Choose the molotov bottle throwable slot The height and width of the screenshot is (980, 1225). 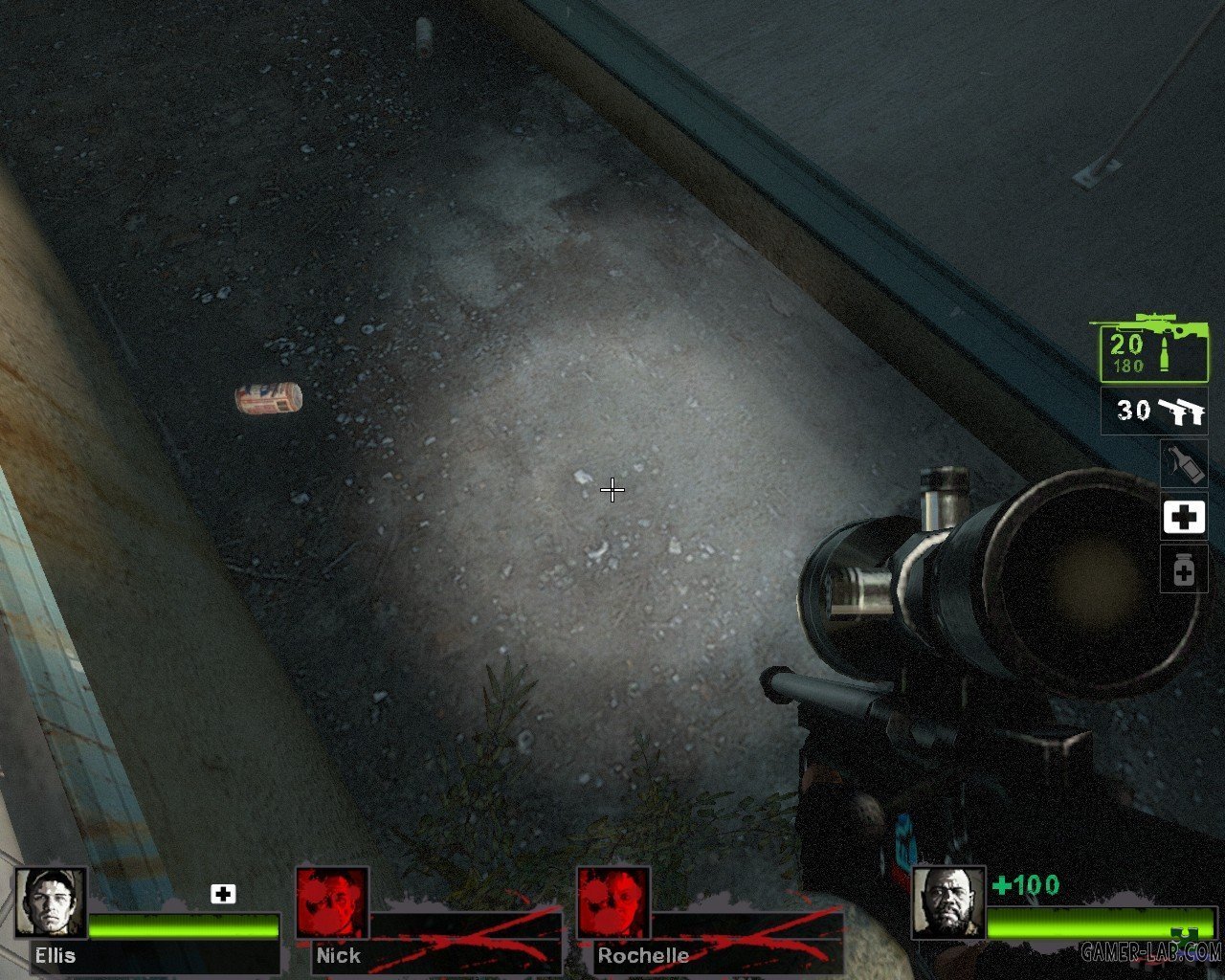(1184, 464)
